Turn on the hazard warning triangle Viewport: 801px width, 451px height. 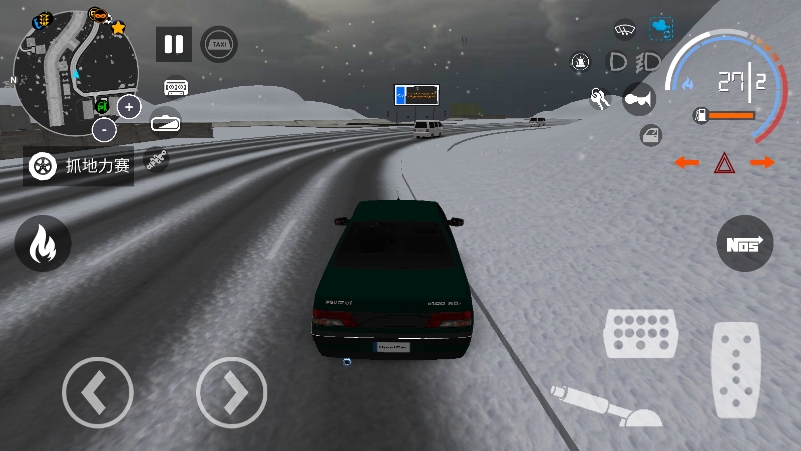pyautogui.click(x=724, y=162)
